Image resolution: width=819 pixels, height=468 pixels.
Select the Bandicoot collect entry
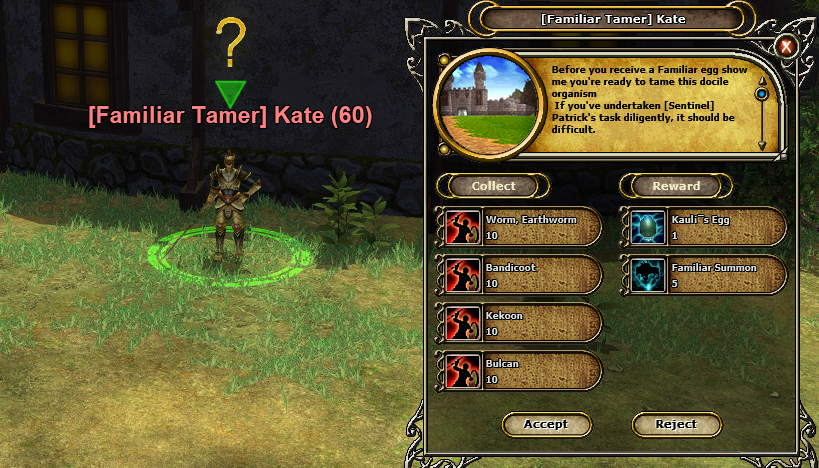point(519,275)
